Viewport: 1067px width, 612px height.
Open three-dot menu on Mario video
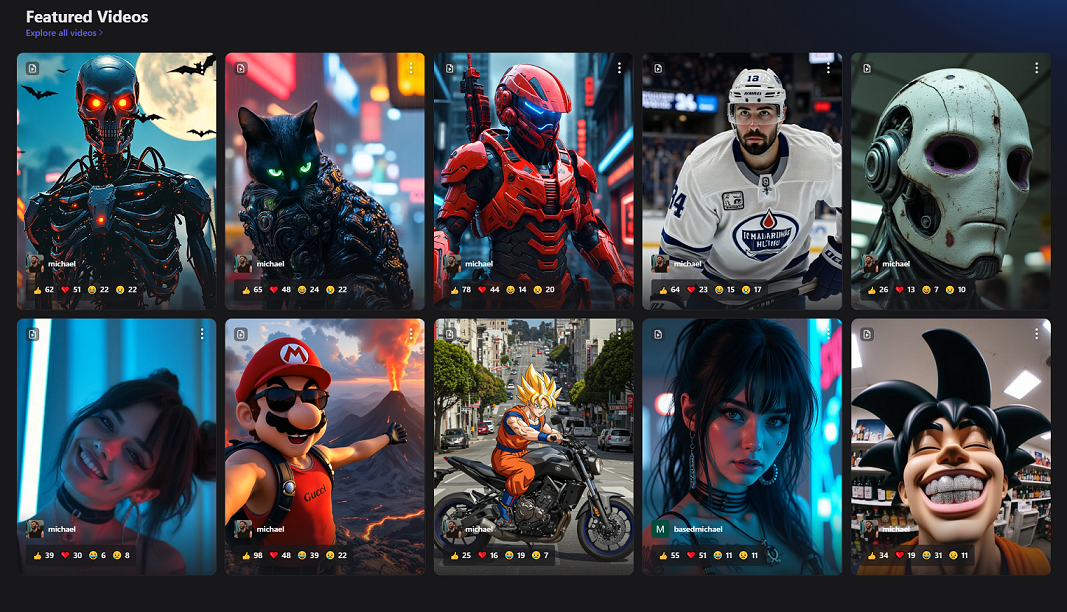tap(411, 333)
